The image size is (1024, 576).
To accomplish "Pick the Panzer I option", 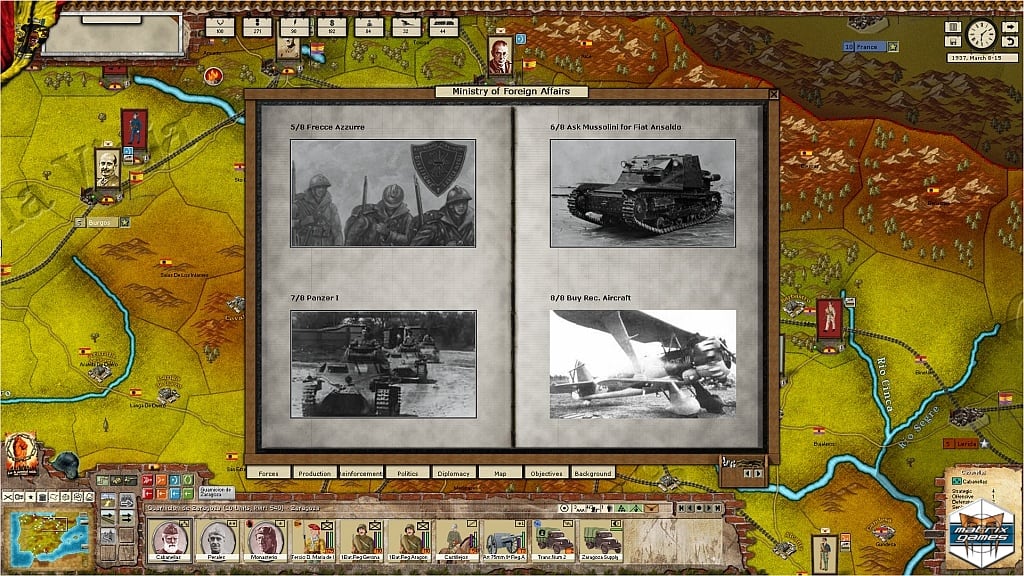I will pos(383,363).
